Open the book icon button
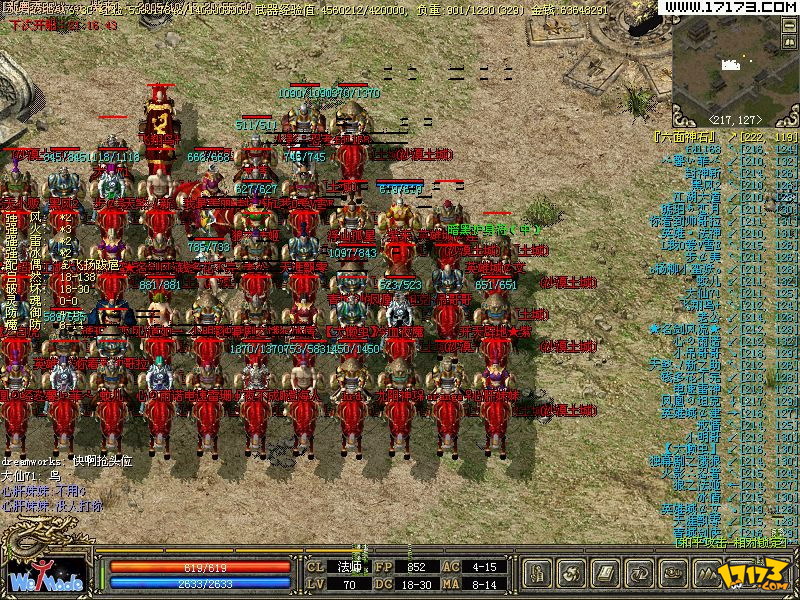 606,574
